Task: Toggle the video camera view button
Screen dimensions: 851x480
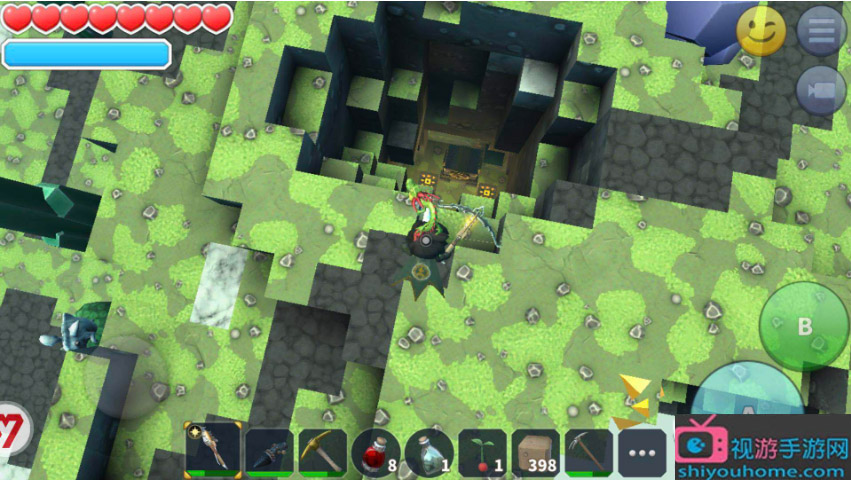Action: pyautogui.click(x=821, y=91)
